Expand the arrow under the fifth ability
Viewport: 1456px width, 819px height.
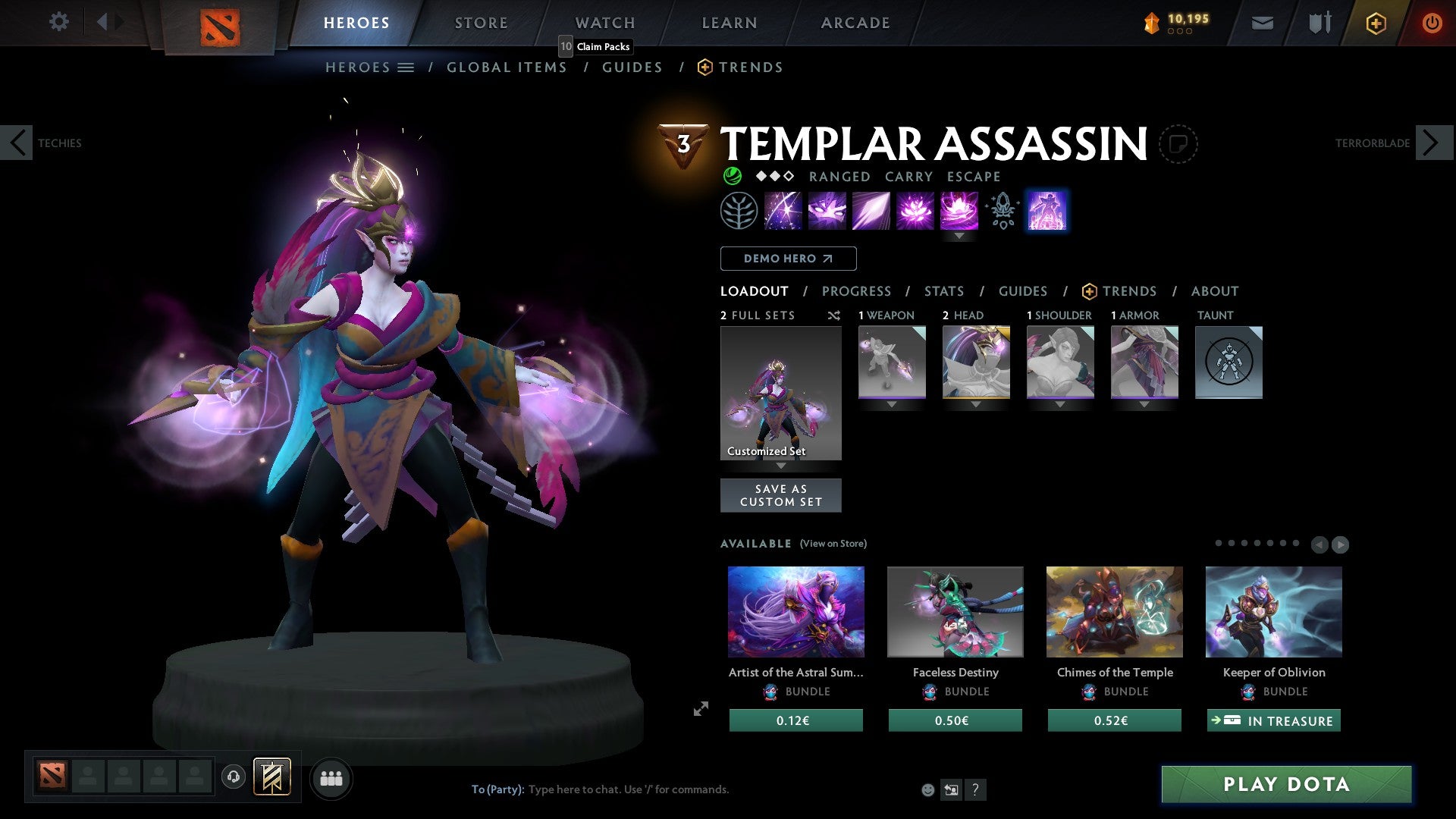960,236
